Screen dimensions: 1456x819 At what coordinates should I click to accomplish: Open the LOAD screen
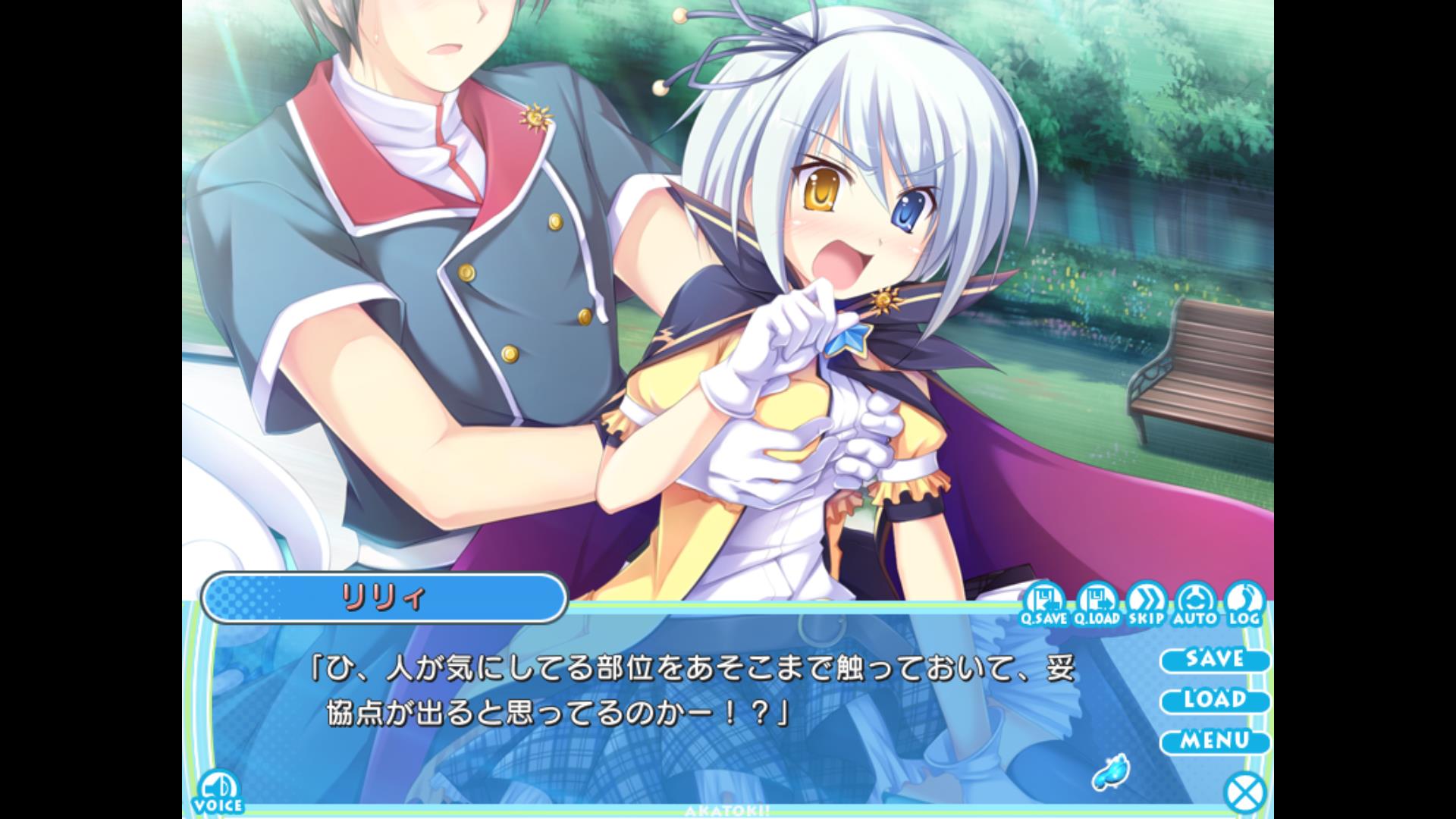1214,700
